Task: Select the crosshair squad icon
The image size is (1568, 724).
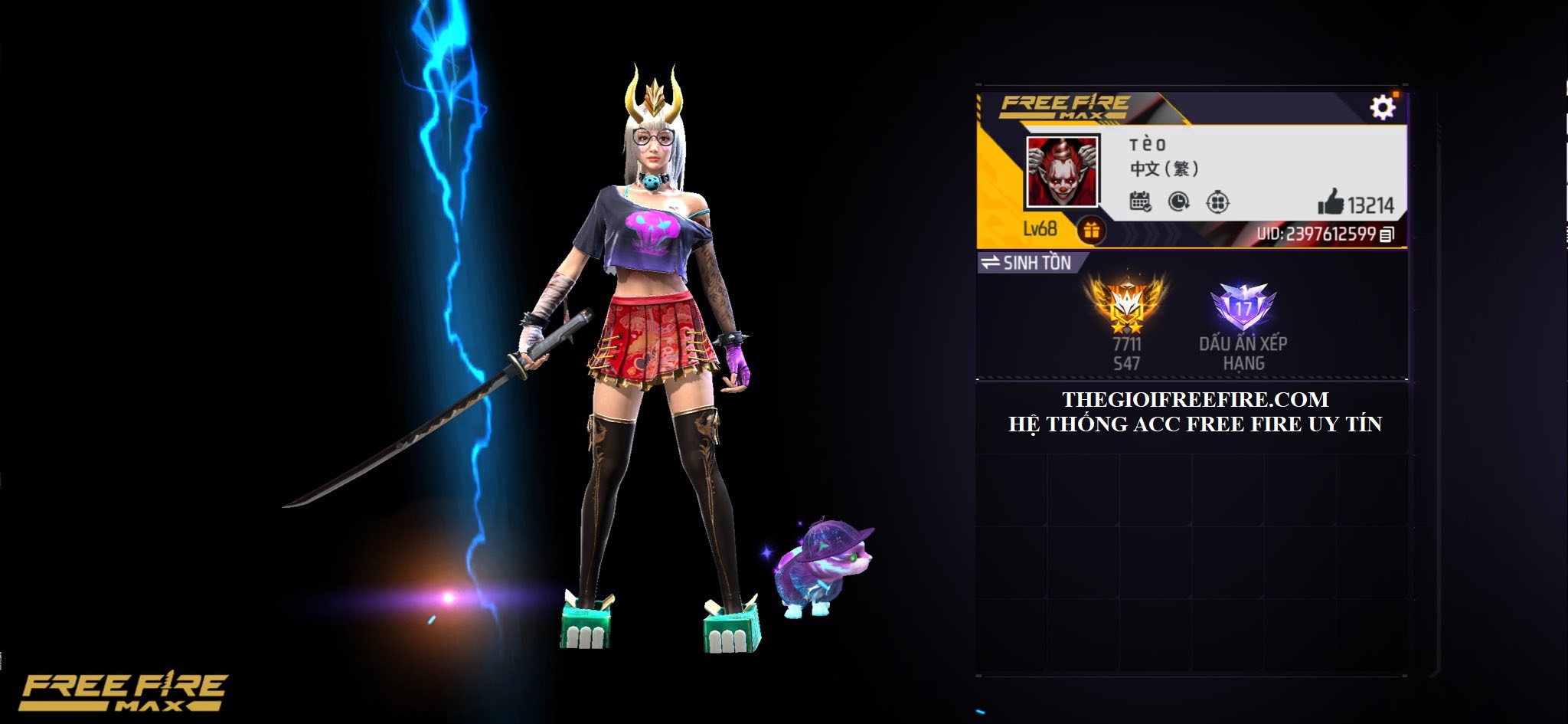Action: (1217, 202)
